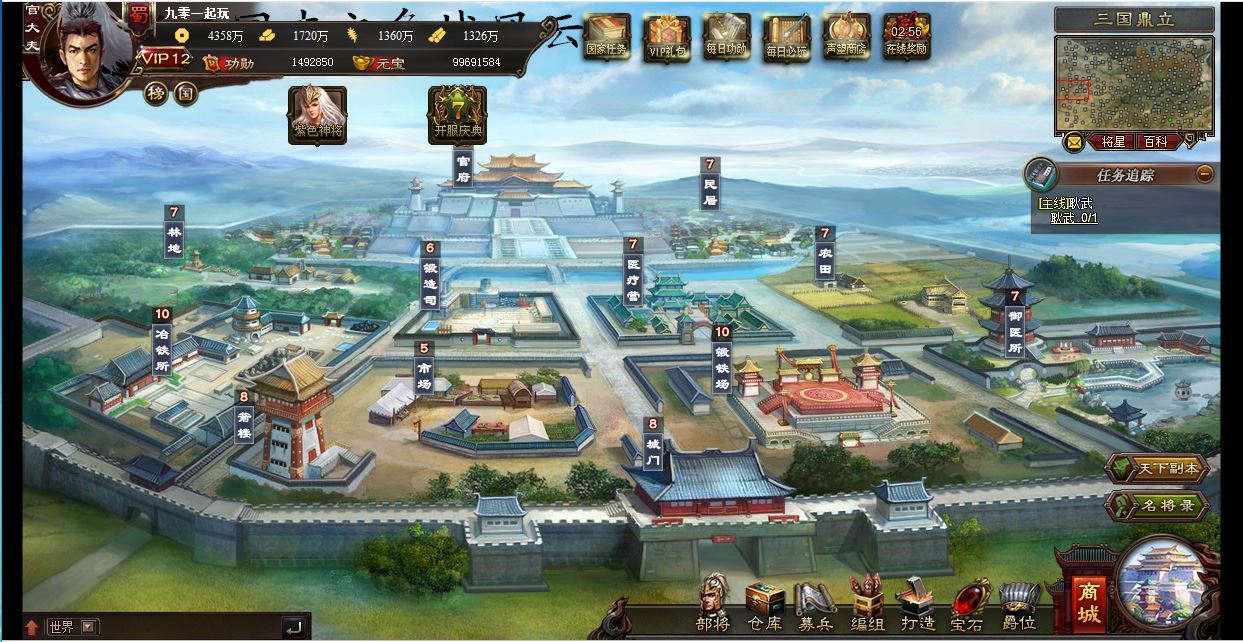Collapse the 任务追踪 quest tracker
The image size is (1243, 642).
[x=1205, y=174]
